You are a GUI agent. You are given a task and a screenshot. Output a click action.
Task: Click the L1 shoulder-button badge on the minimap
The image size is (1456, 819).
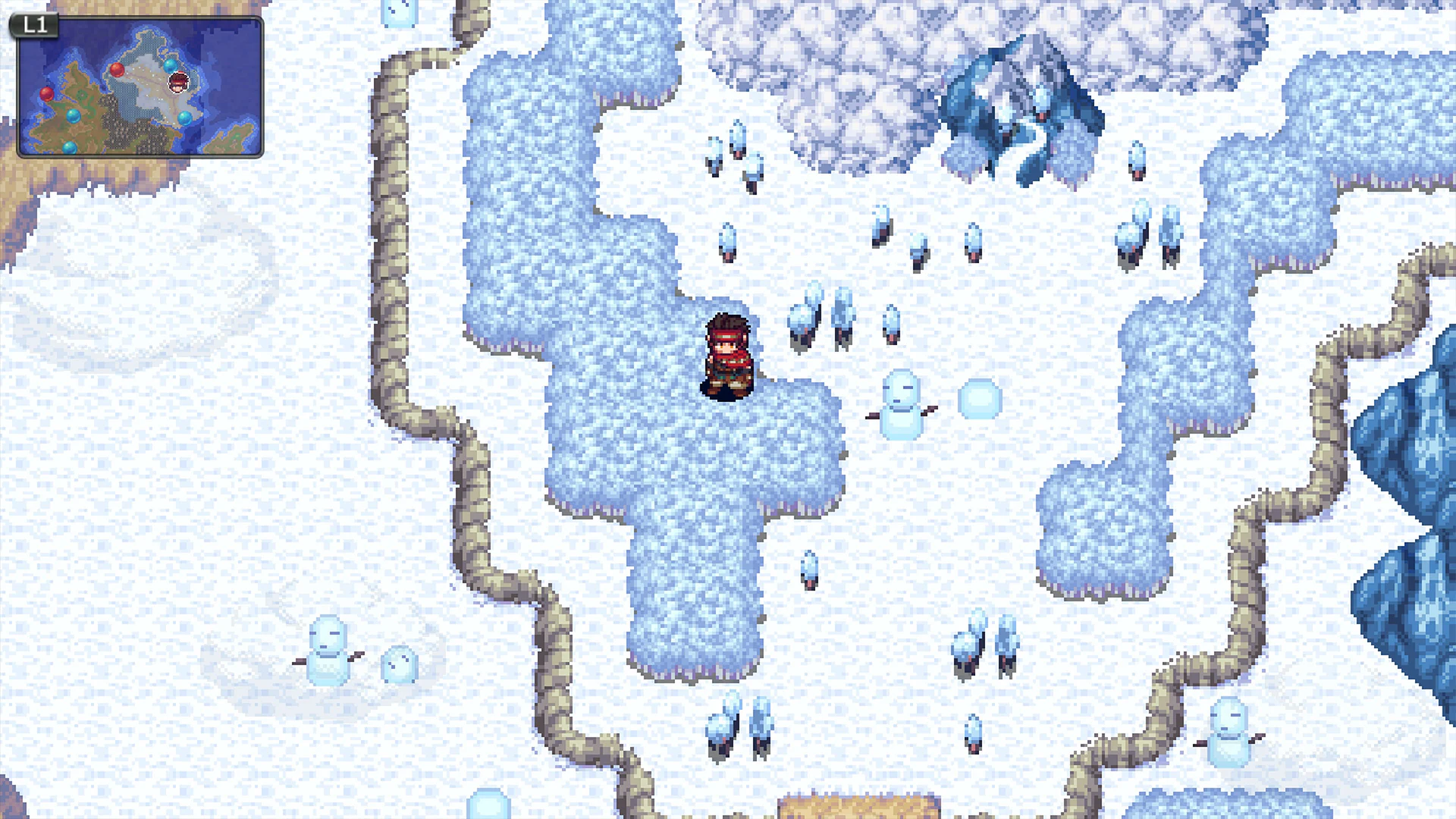(x=34, y=26)
